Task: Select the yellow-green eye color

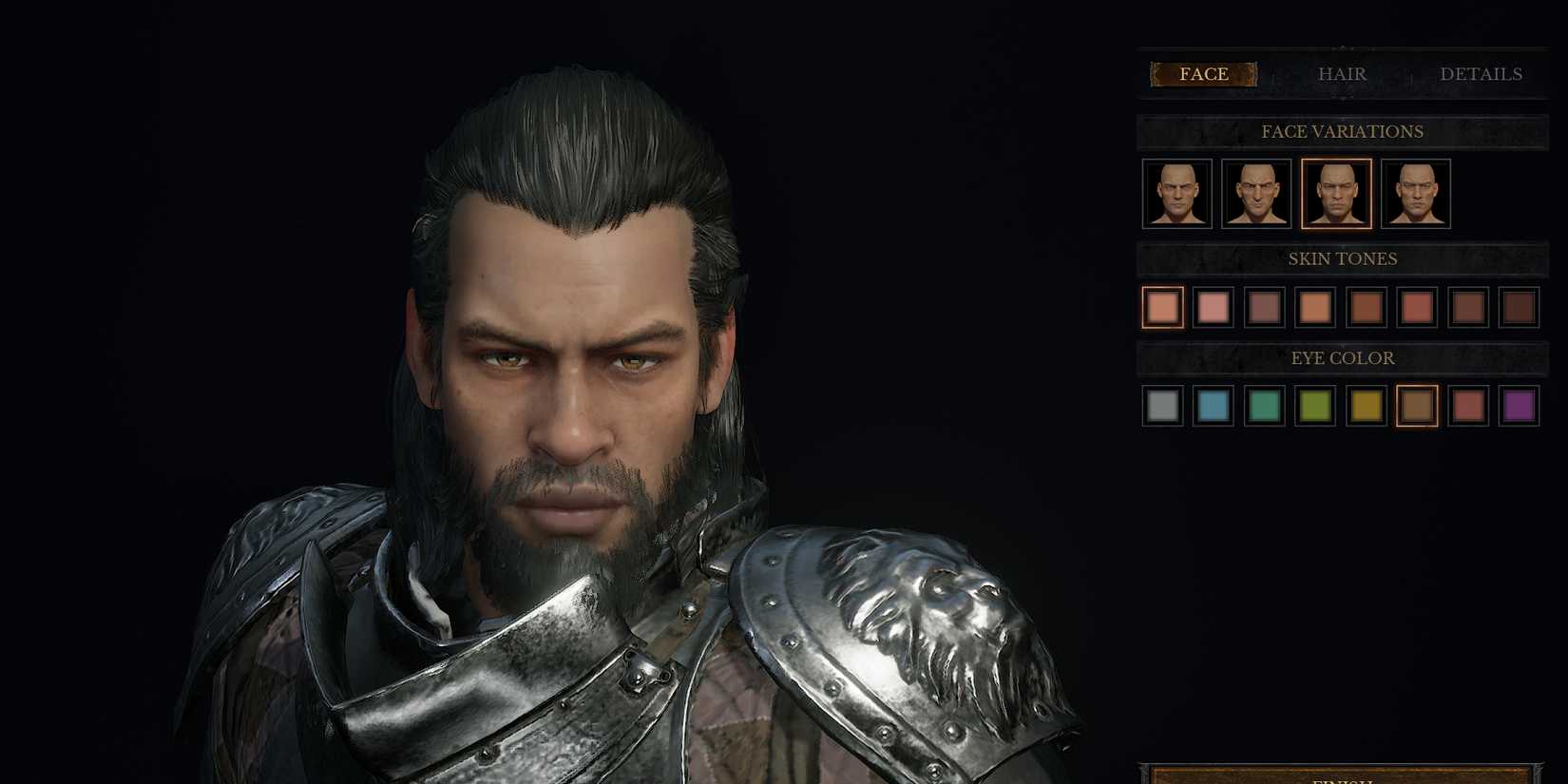Action: point(1315,407)
